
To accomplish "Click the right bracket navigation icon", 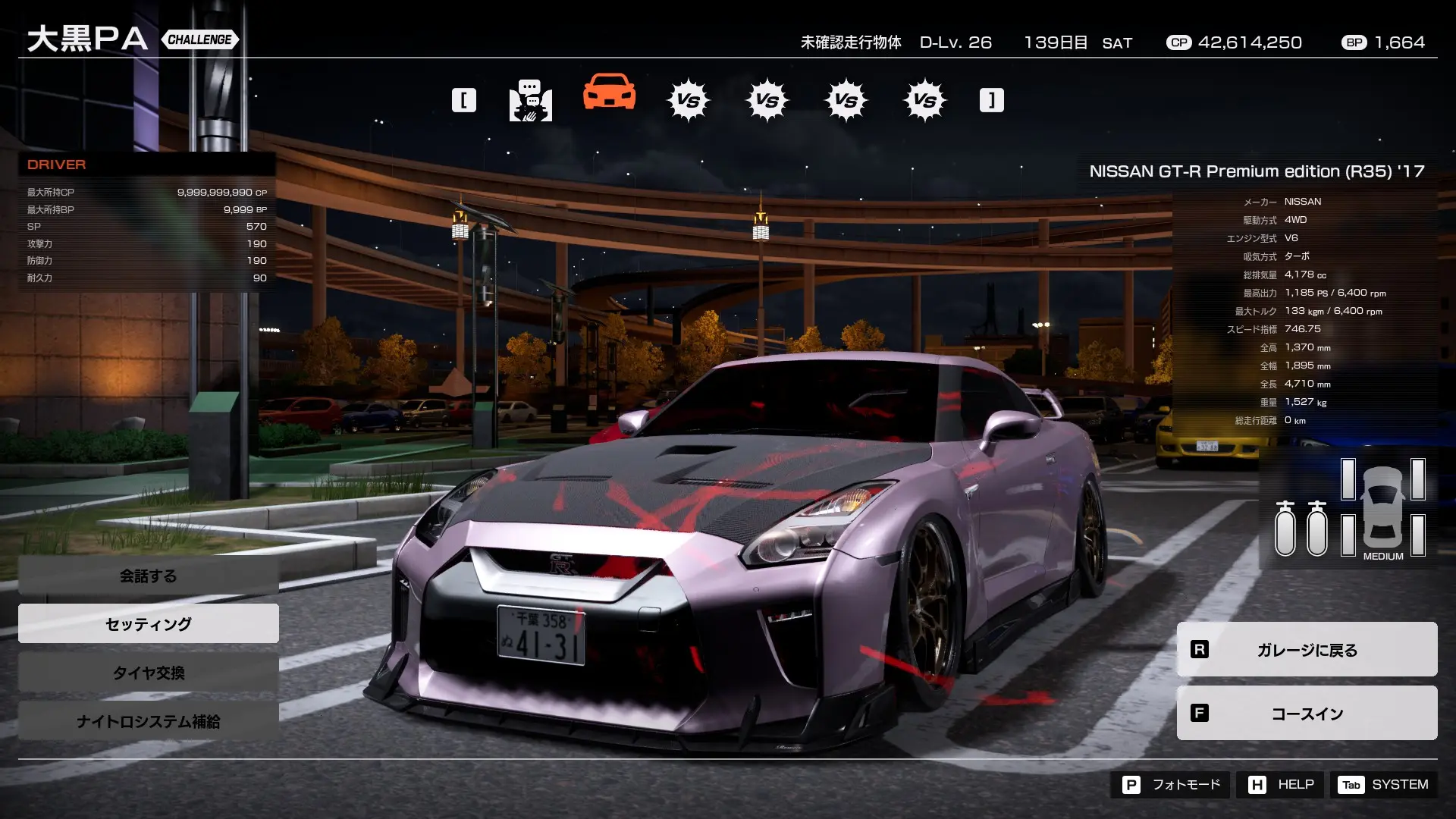I will pos(990,99).
